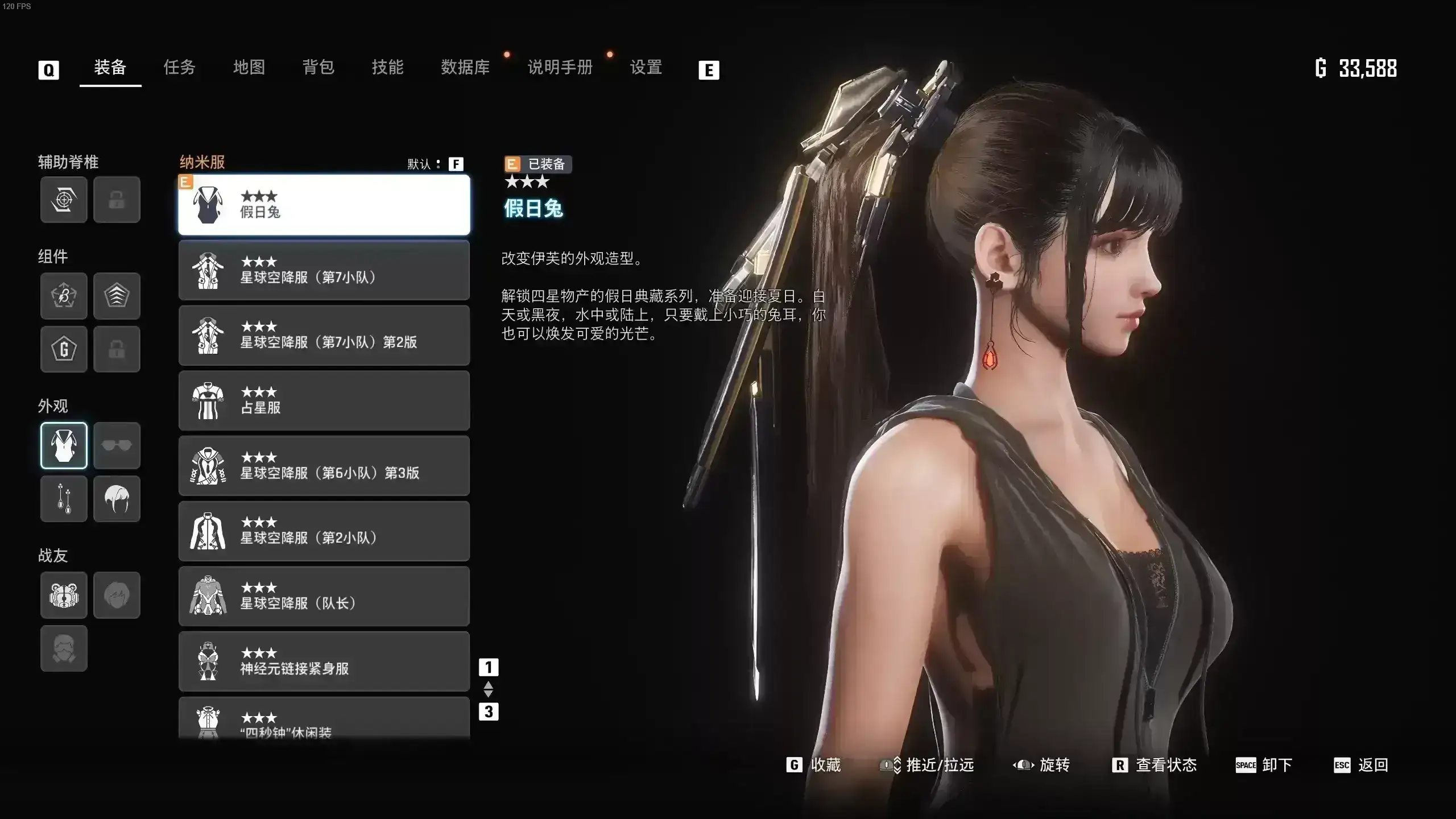Choose the 星球空降服（第2小队） suit
This screenshot has width=1456, height=819.
324,531
